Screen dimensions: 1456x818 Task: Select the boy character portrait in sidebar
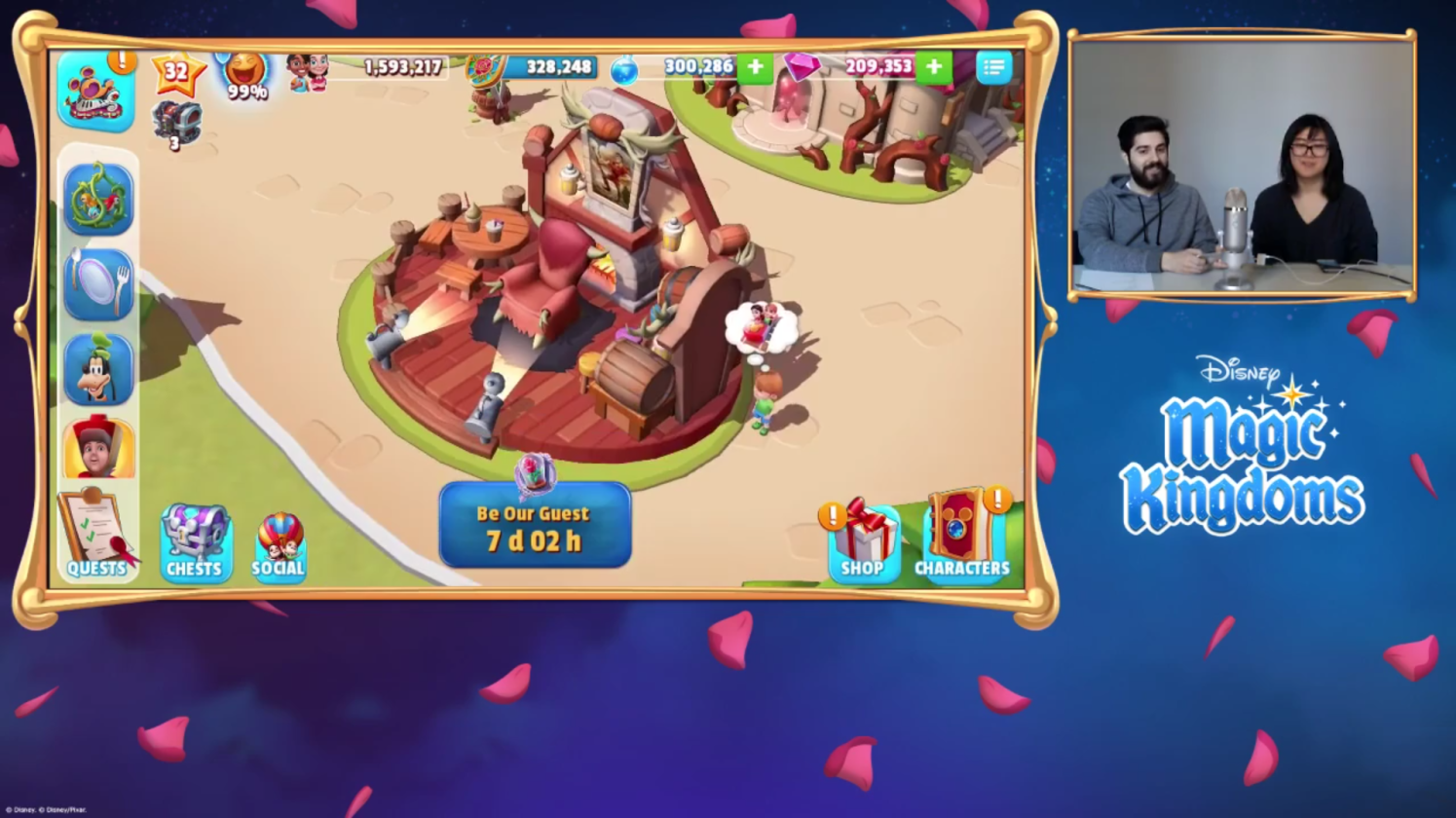[100, 450]
